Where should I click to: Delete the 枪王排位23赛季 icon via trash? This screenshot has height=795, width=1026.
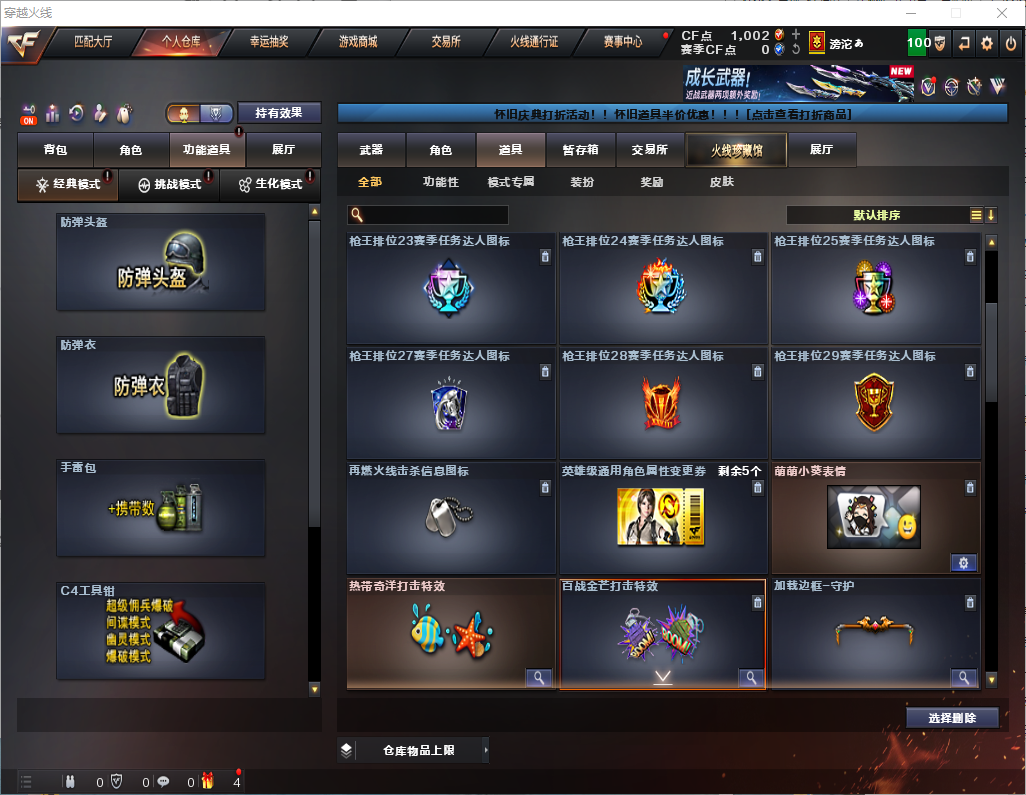(x=544, y=257)
